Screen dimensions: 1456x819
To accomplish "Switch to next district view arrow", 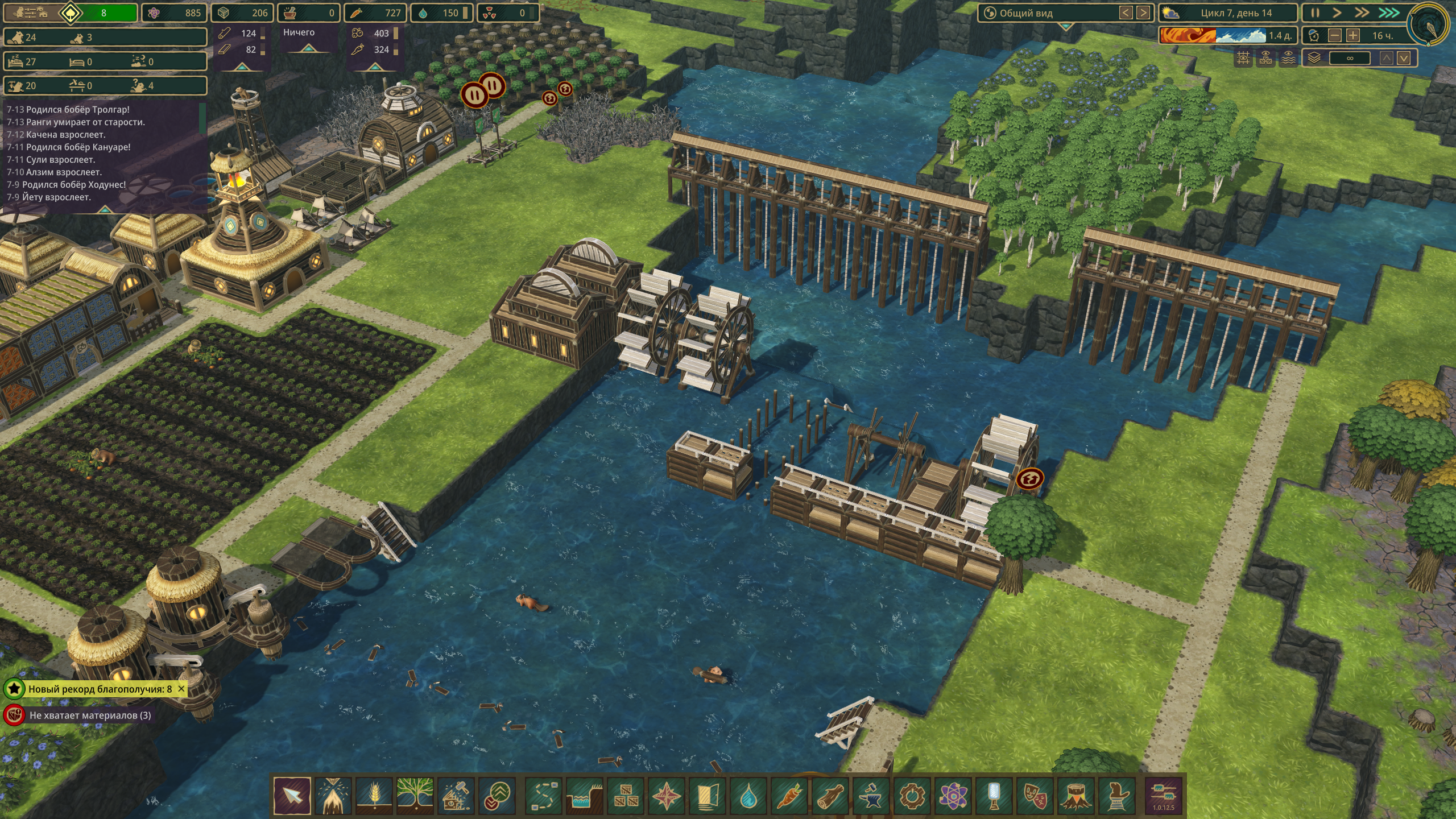I will click(1143, 13).
